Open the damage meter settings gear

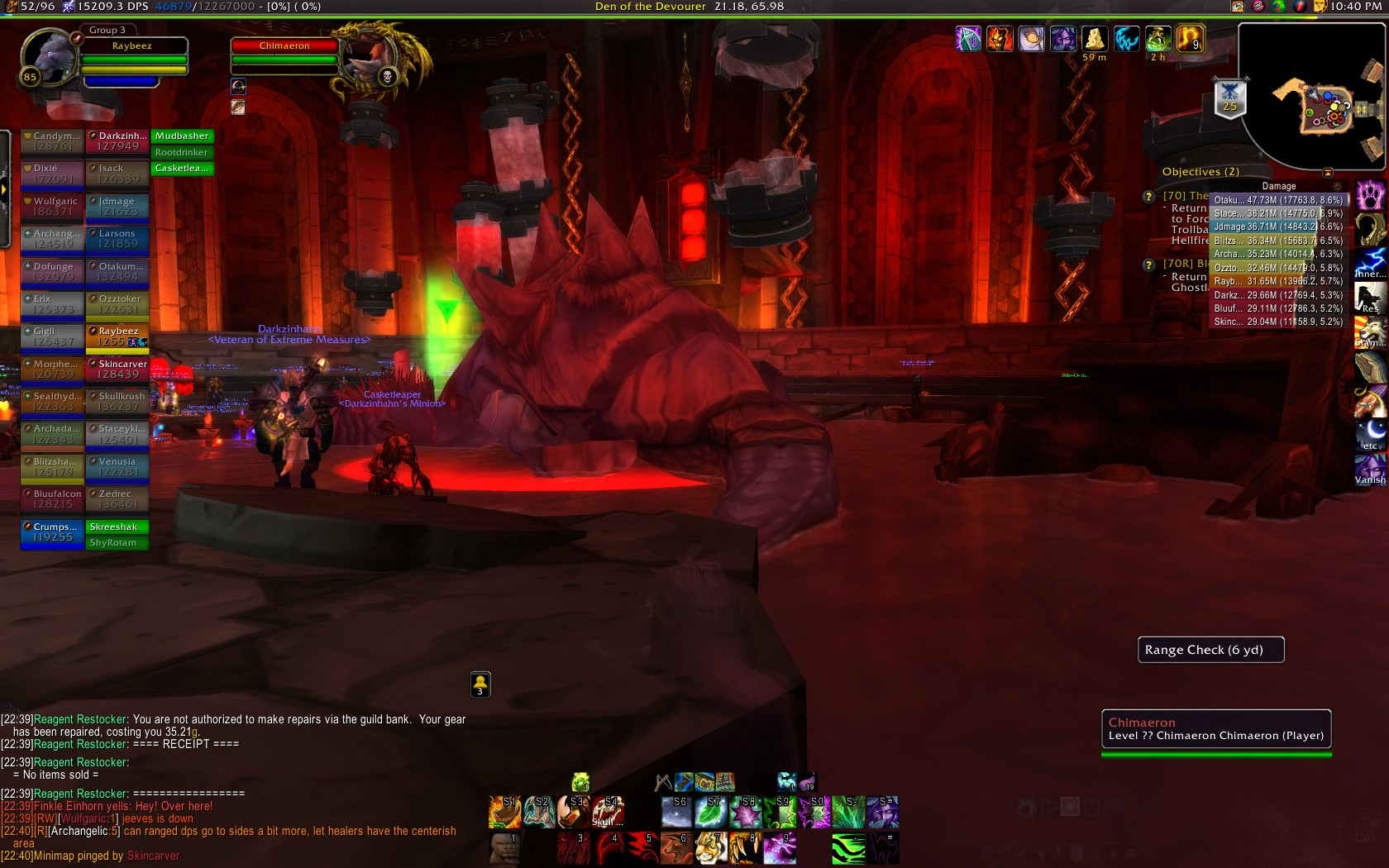1337,187
